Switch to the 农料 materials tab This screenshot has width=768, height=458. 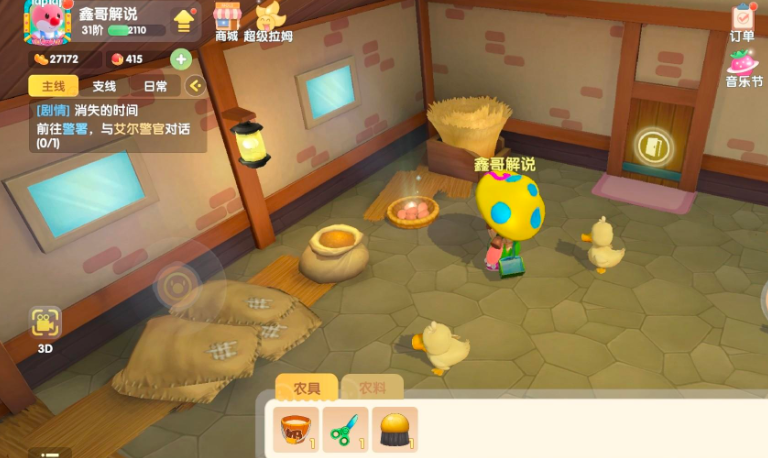[372, 388]
